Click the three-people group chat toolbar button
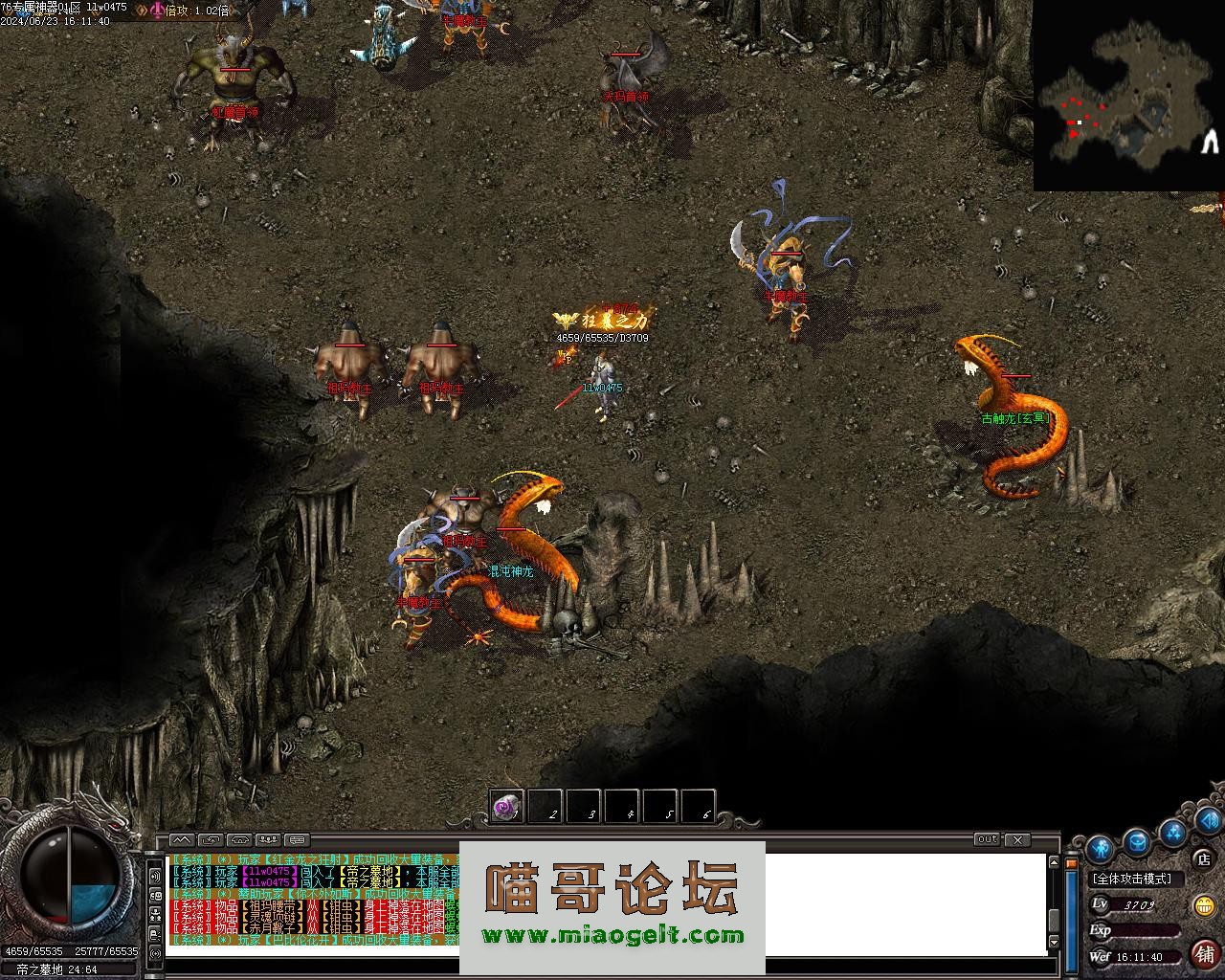This screenshot has width=1225, height=980. [x=268, y=840]
